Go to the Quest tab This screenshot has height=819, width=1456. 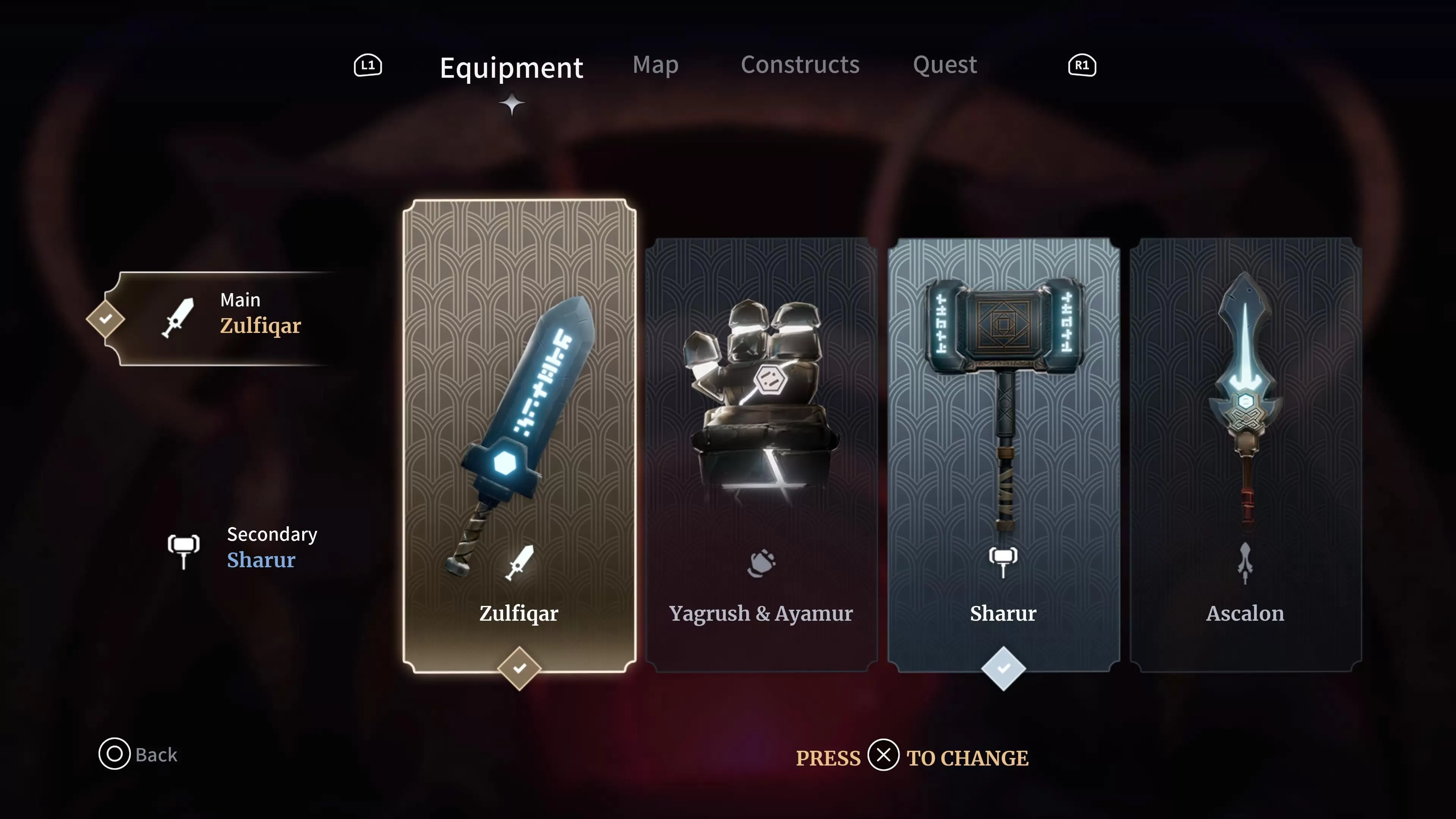click(x=945, y=65)
